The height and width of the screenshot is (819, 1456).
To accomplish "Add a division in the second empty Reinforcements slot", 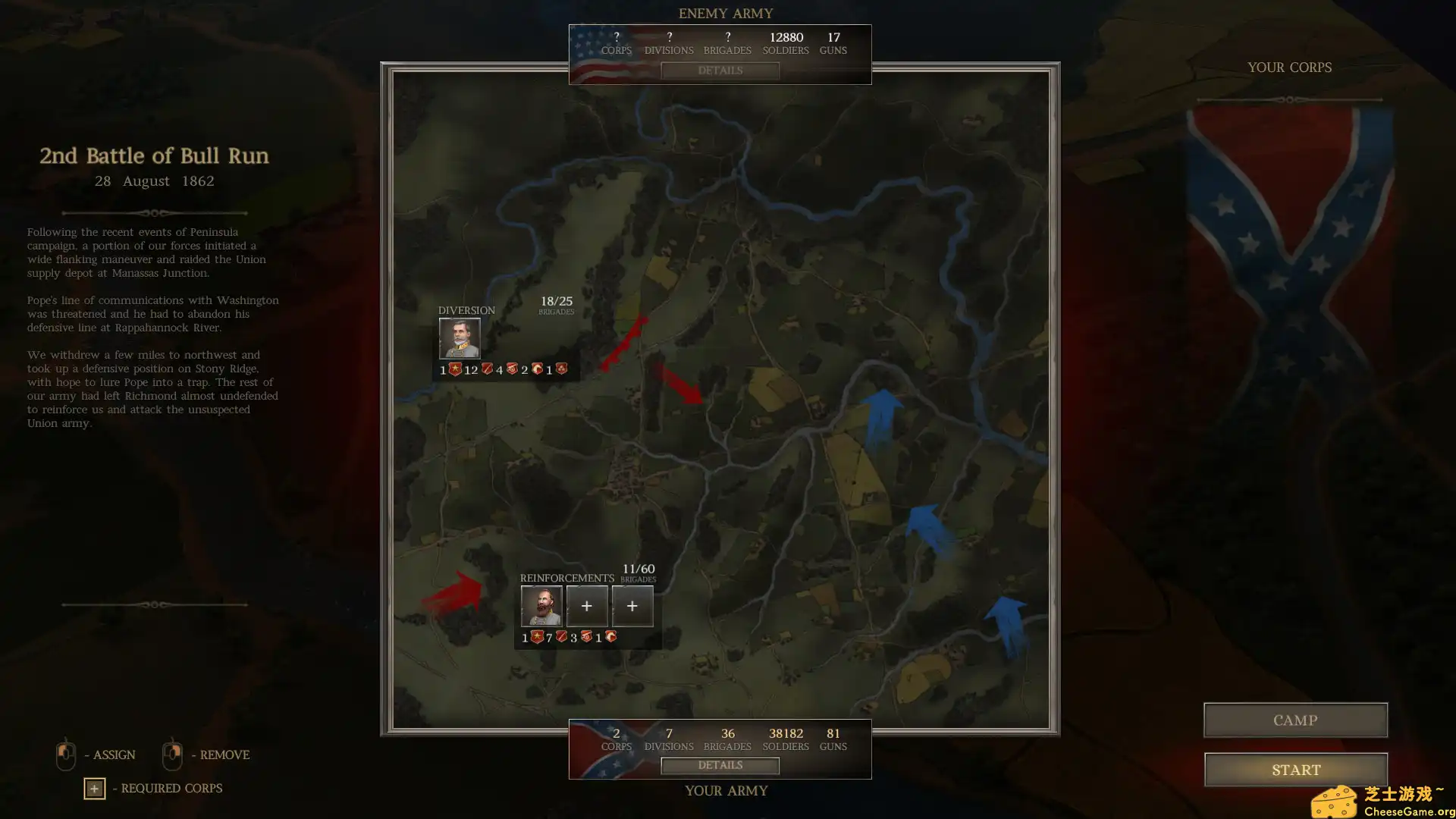I will (x=632, y=606).
